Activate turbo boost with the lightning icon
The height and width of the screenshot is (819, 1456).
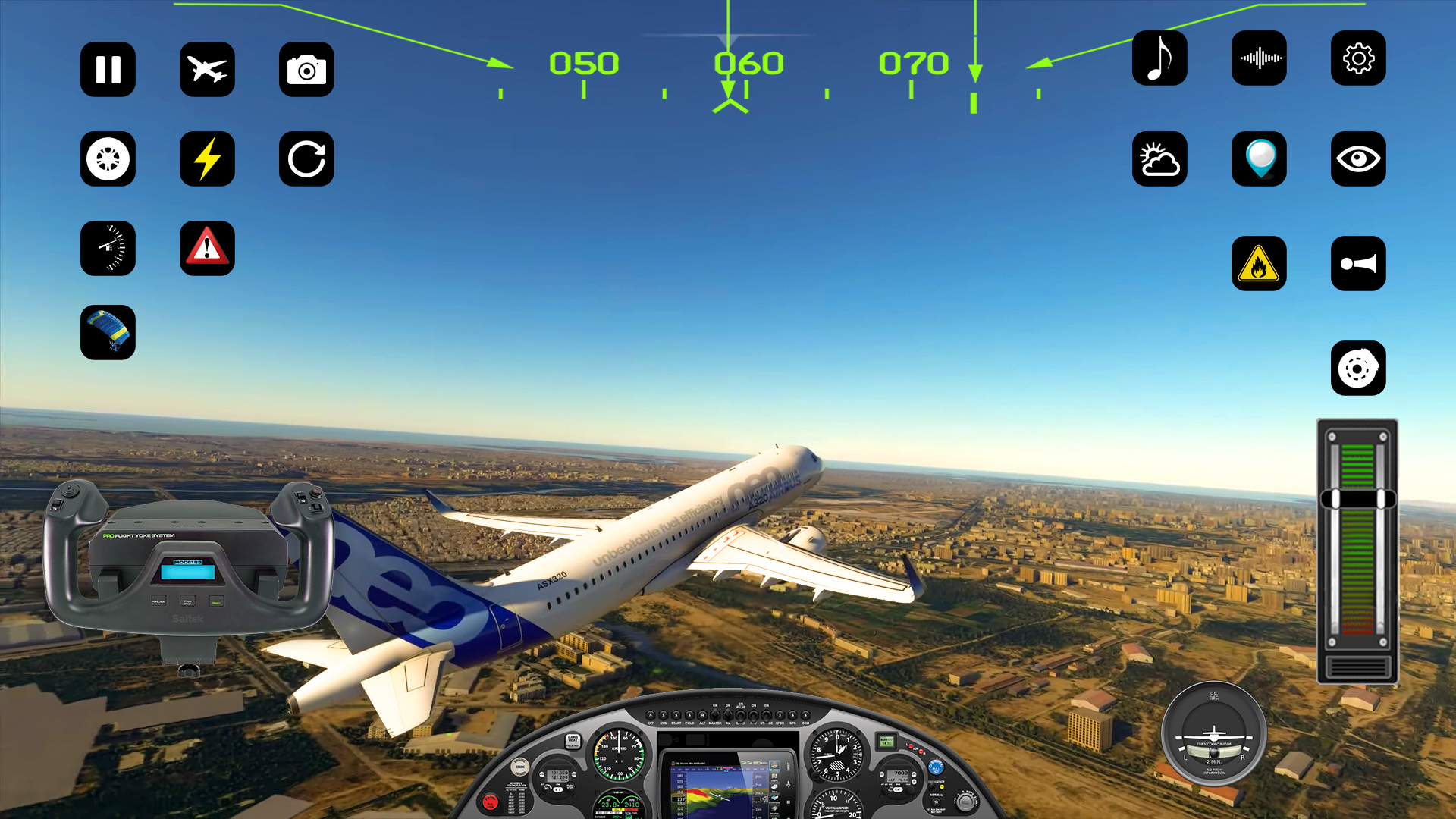click(x=207, y=159)
